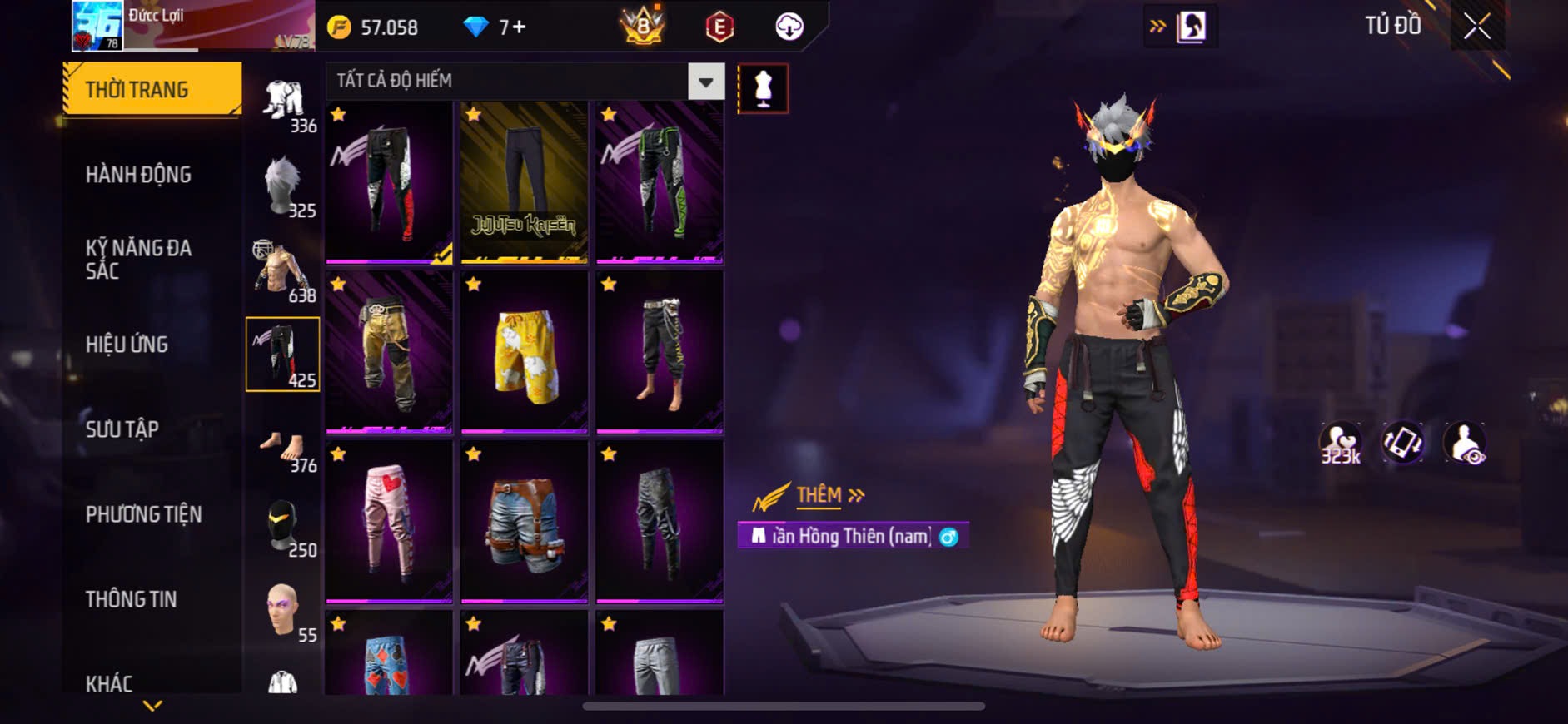Switch to the Hành Động tab
Screen dimensions: 1568x724
pyautogui.click(x=138, y=175)
